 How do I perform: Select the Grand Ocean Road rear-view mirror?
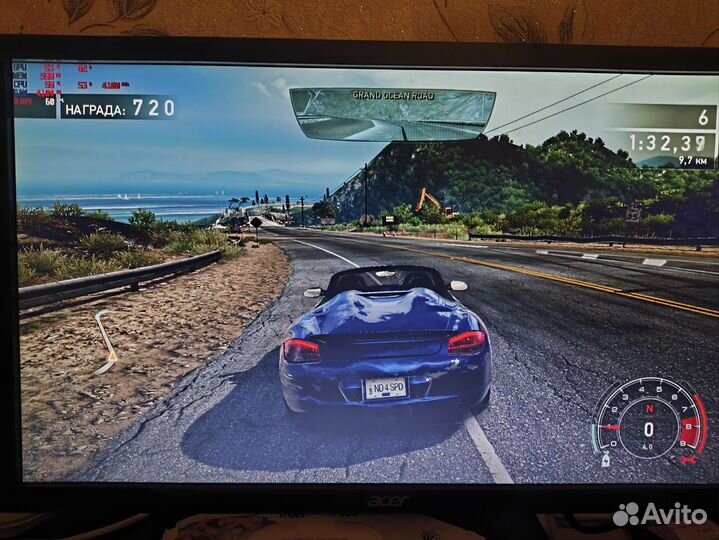392,114
